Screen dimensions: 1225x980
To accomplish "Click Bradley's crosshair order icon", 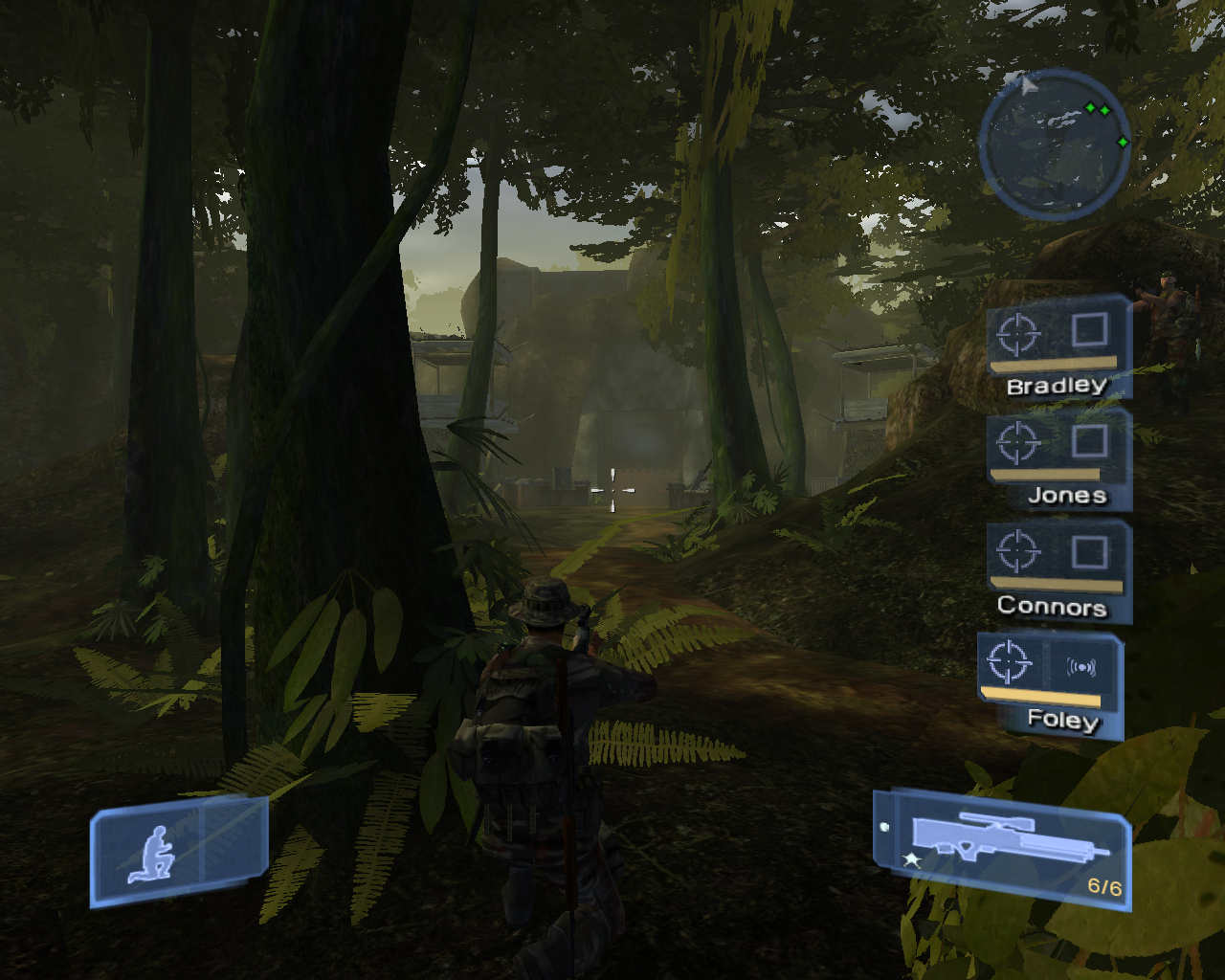I will point(1018,334).
